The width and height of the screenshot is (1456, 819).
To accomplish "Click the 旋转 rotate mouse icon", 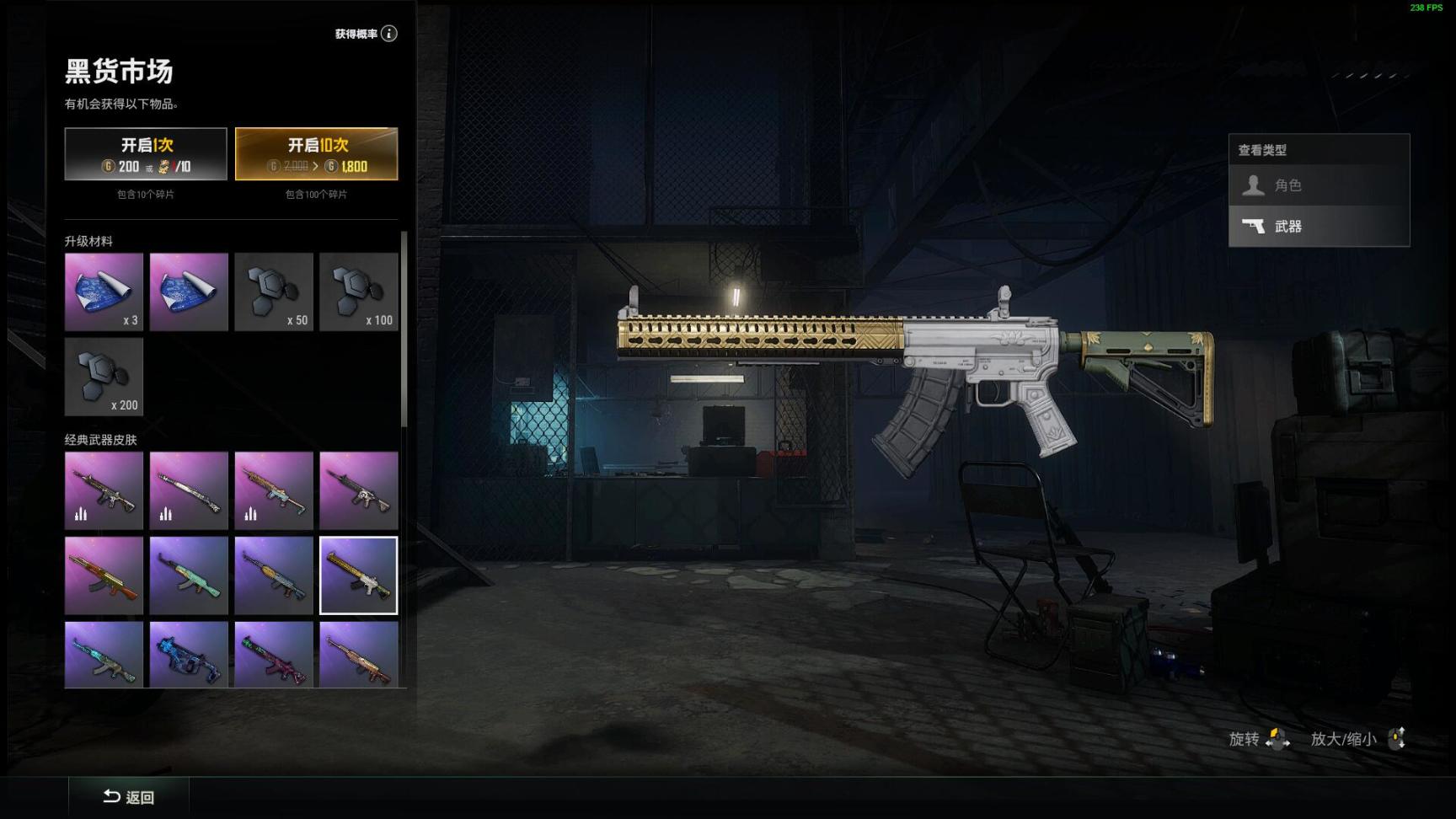I will pos(1280,740).
